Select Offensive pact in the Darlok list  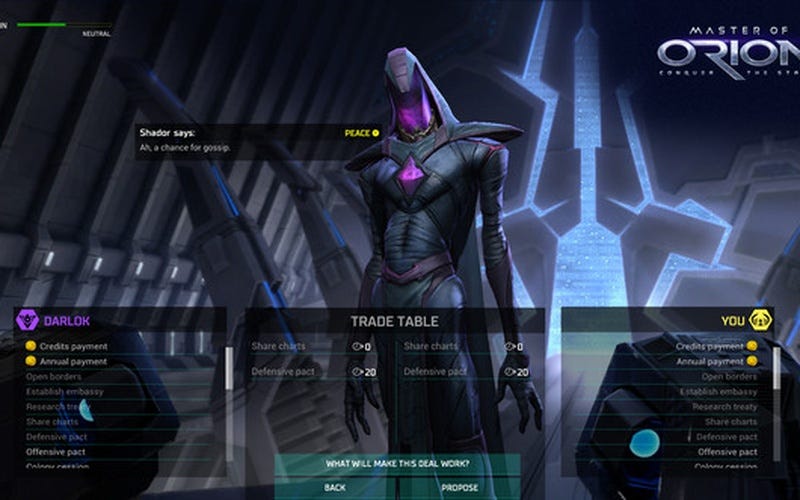coord(60,452)
